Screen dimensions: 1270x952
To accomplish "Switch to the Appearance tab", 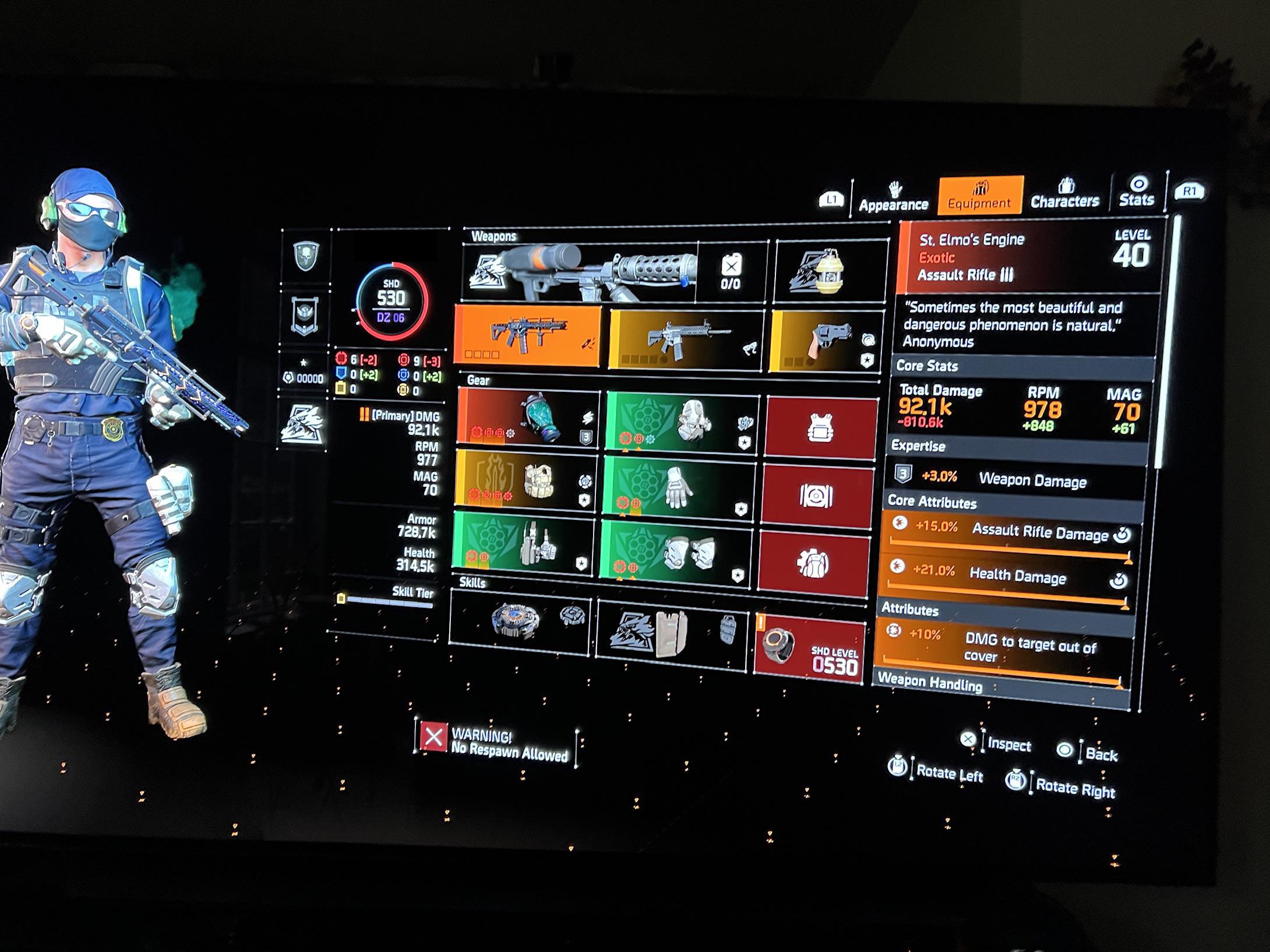I will 893,203.
